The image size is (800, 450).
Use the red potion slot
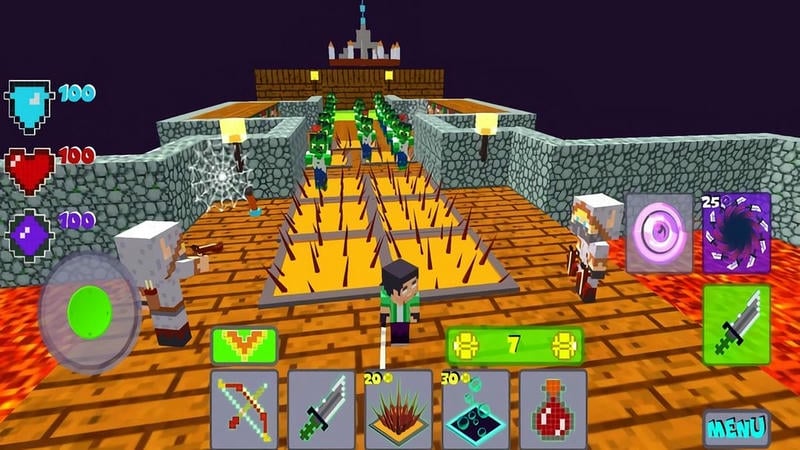pyautogui.click(x=552, y=409)
